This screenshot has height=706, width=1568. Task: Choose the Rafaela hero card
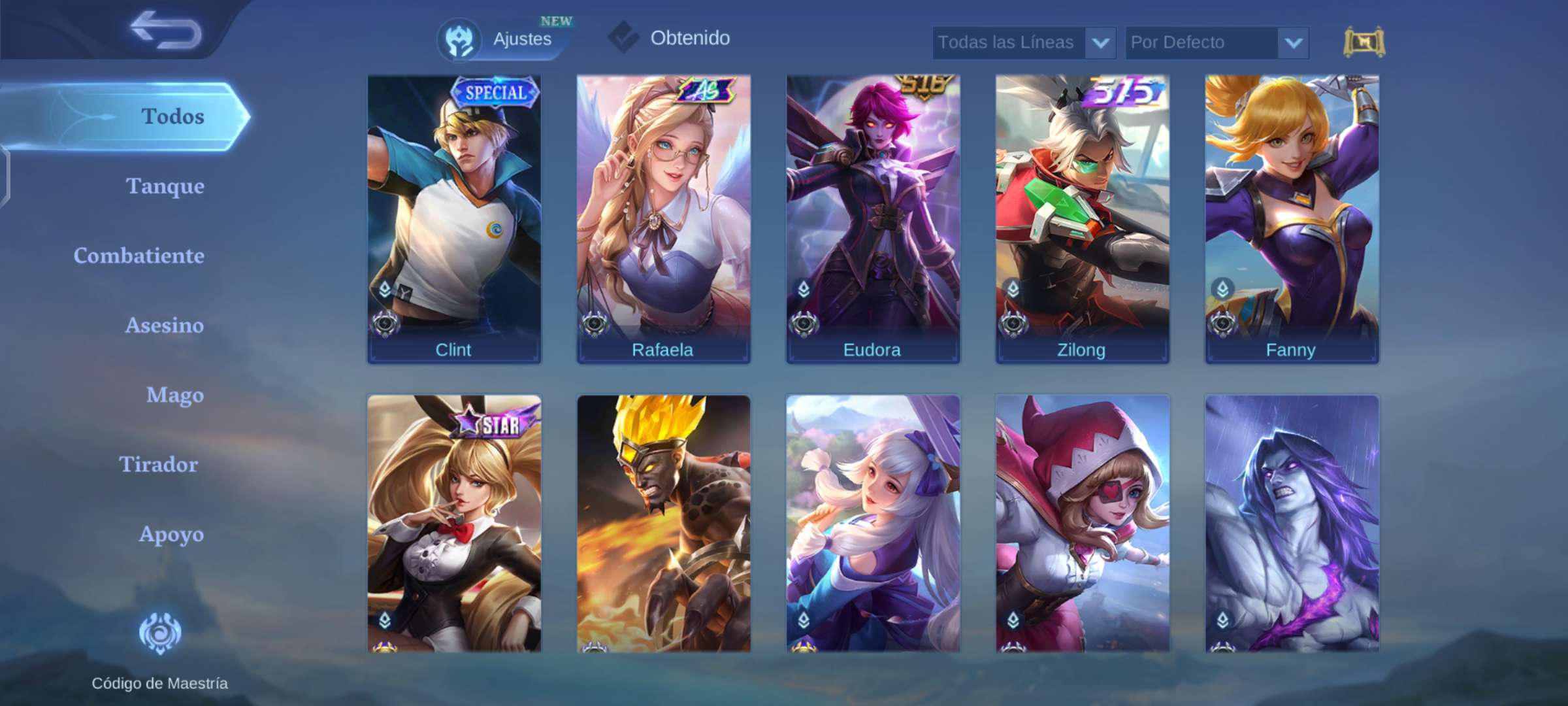click(663, 219)
